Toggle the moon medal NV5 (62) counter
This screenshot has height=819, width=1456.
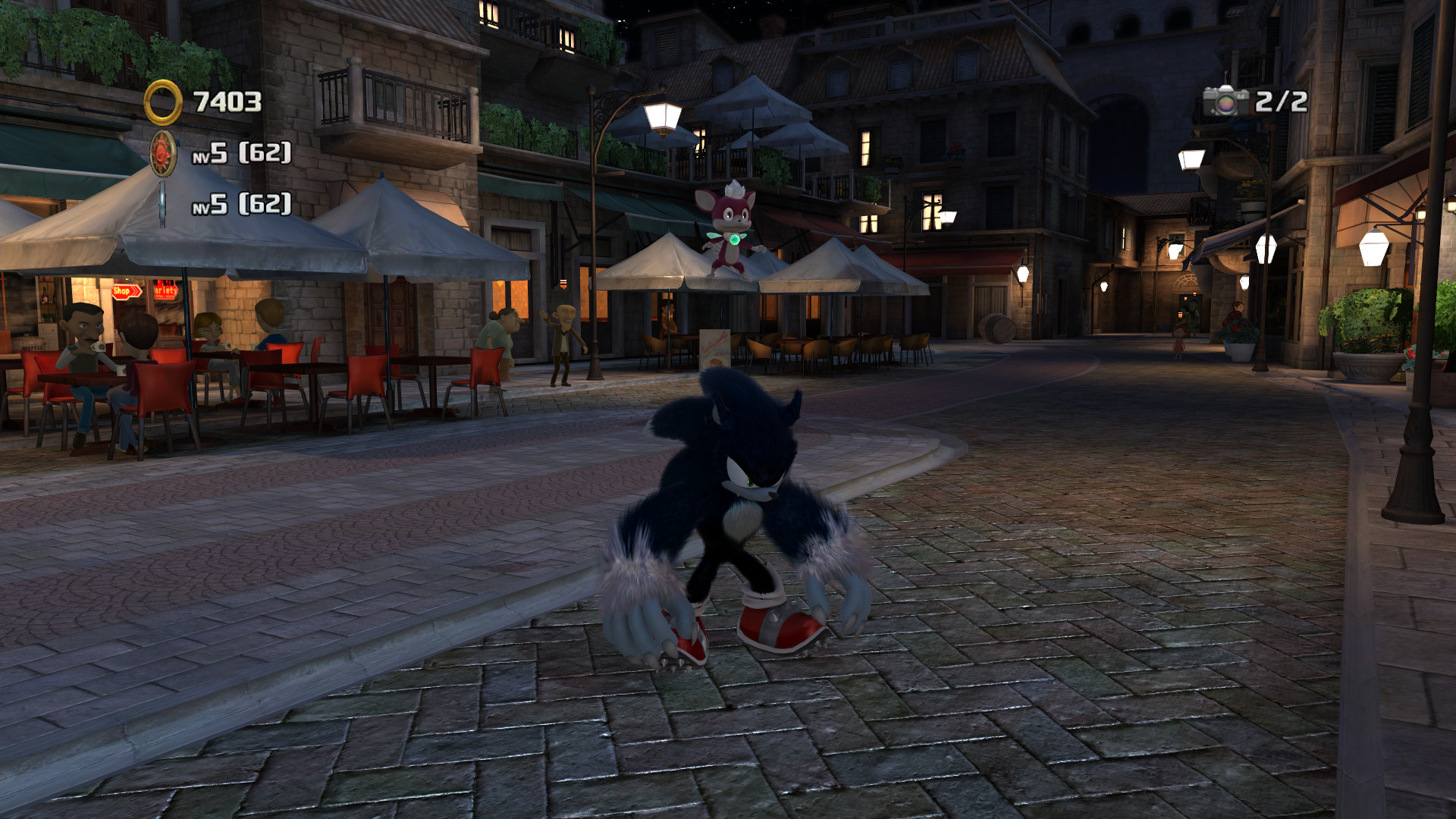[x=241, y=206]
